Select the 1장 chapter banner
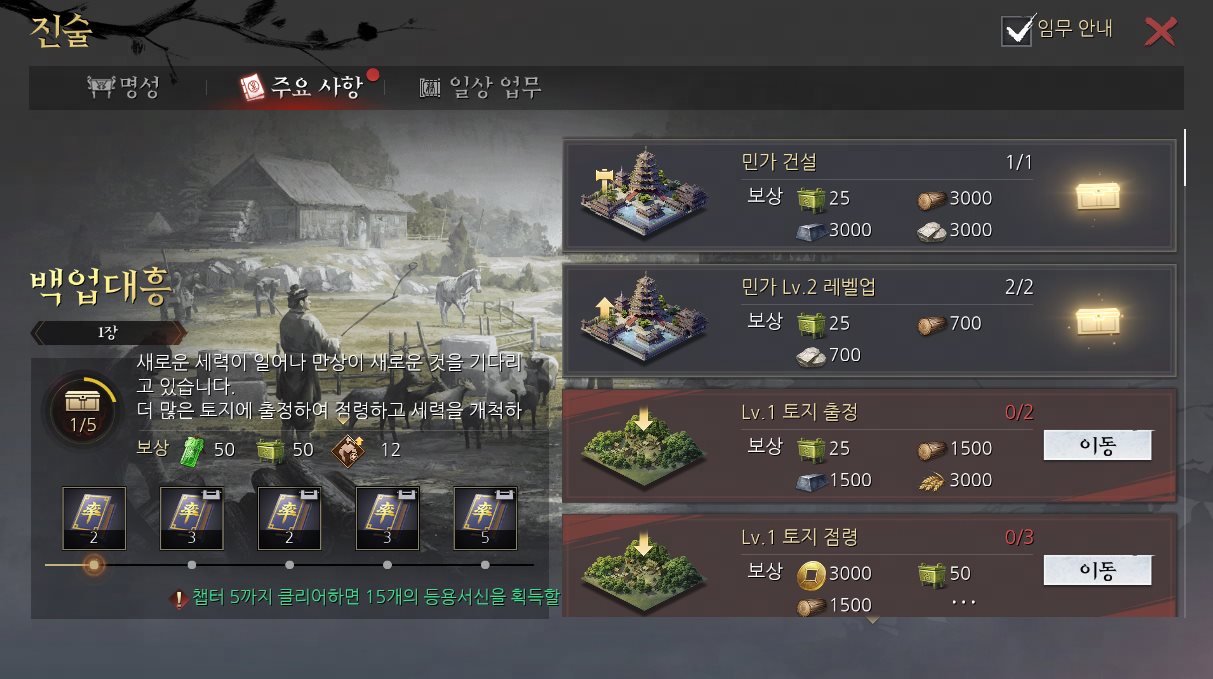This screenshot has width=1213, height=679. [x=108, y=333]
